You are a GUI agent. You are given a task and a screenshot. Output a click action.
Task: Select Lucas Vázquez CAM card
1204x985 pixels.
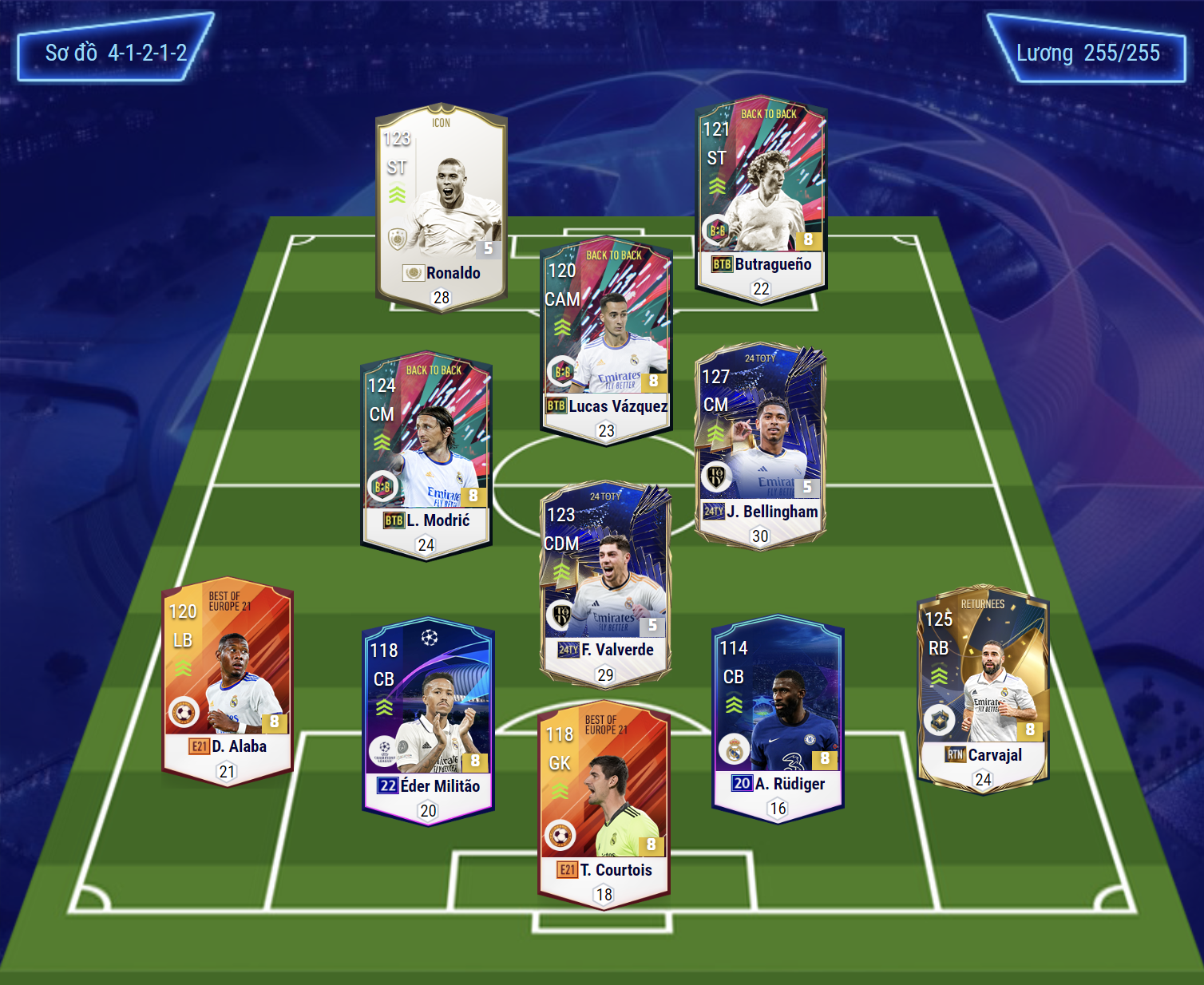(606, 339)
